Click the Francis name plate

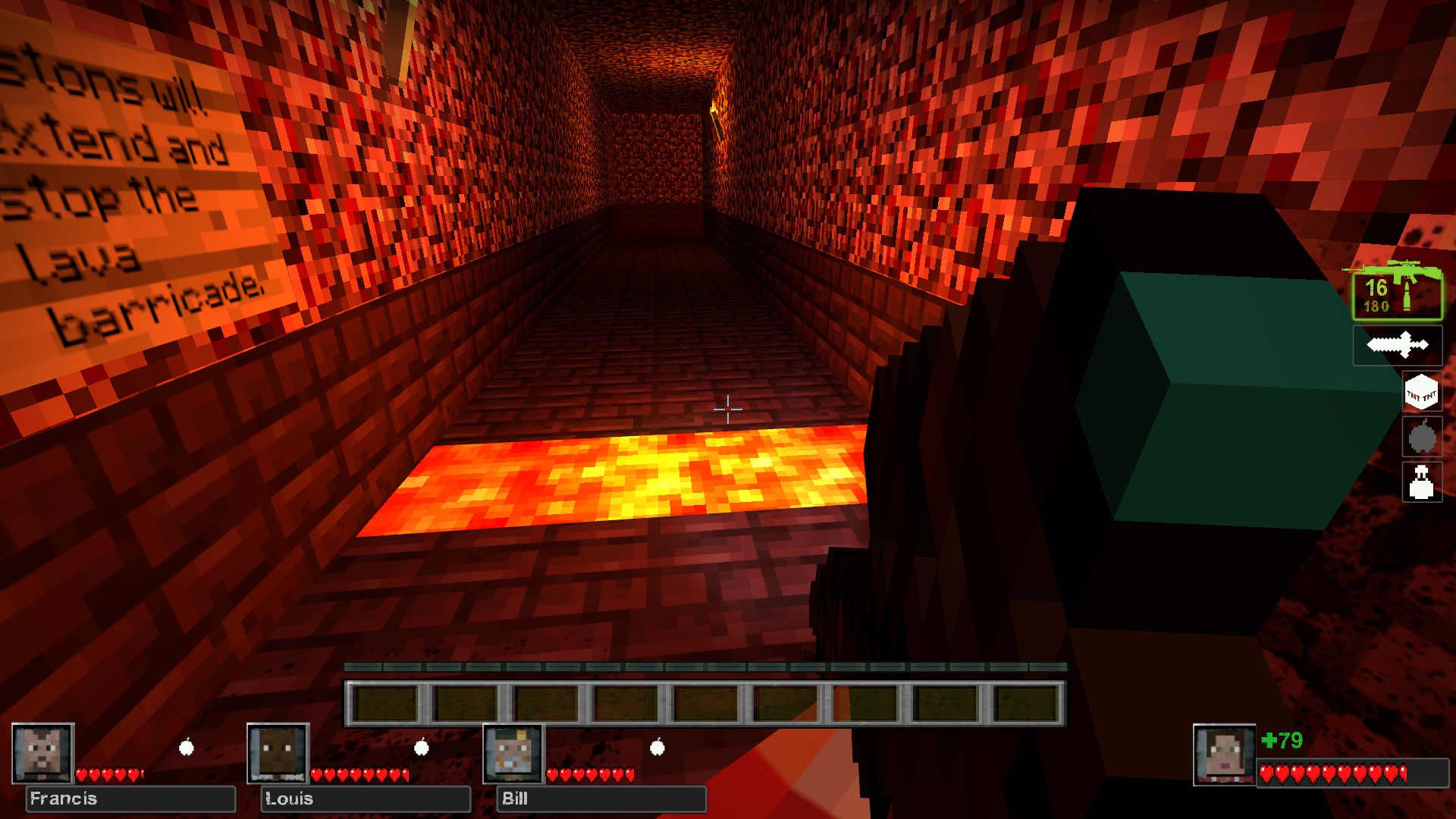click(130, 799)
